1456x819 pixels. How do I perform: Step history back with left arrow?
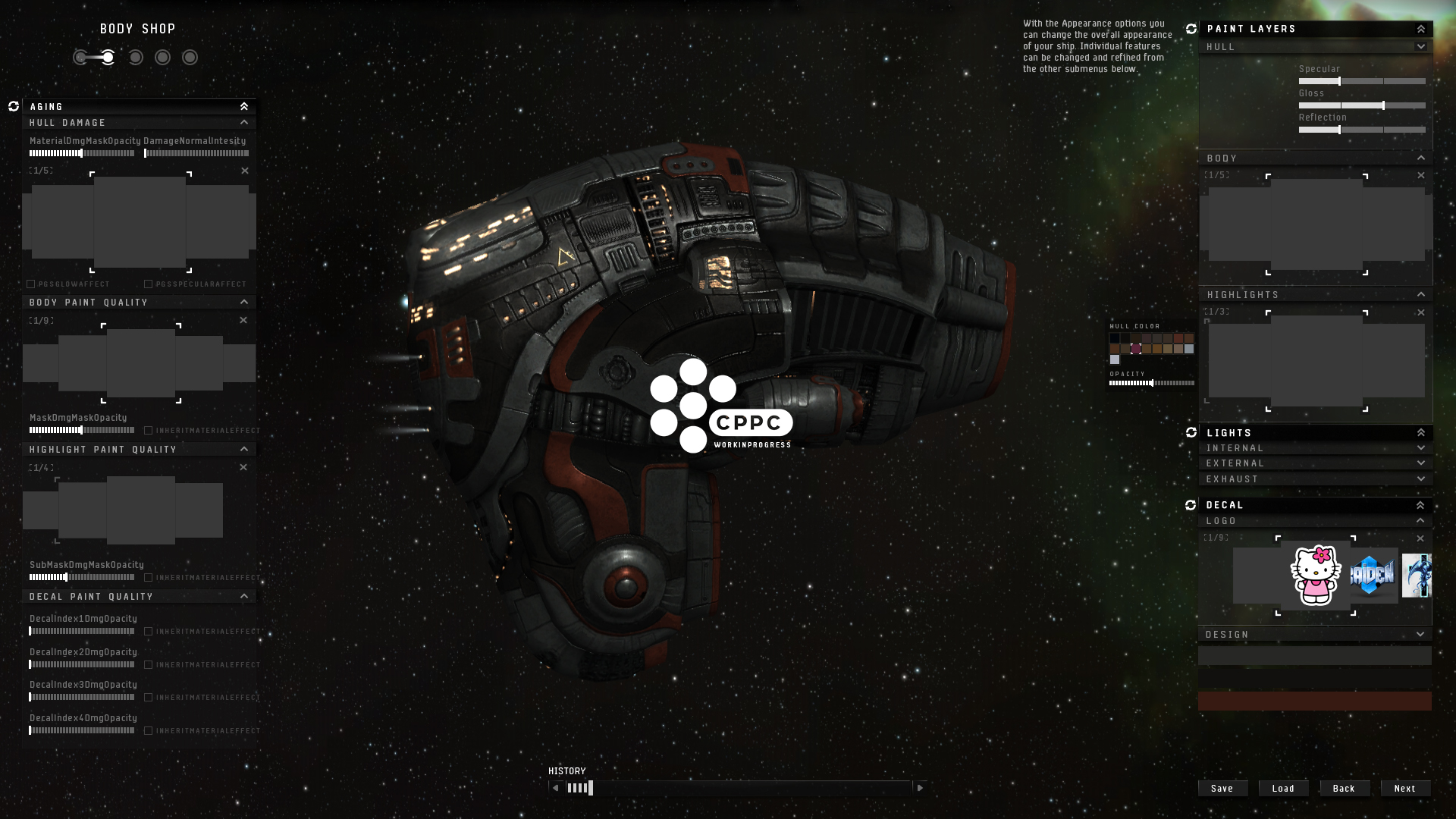556,788
